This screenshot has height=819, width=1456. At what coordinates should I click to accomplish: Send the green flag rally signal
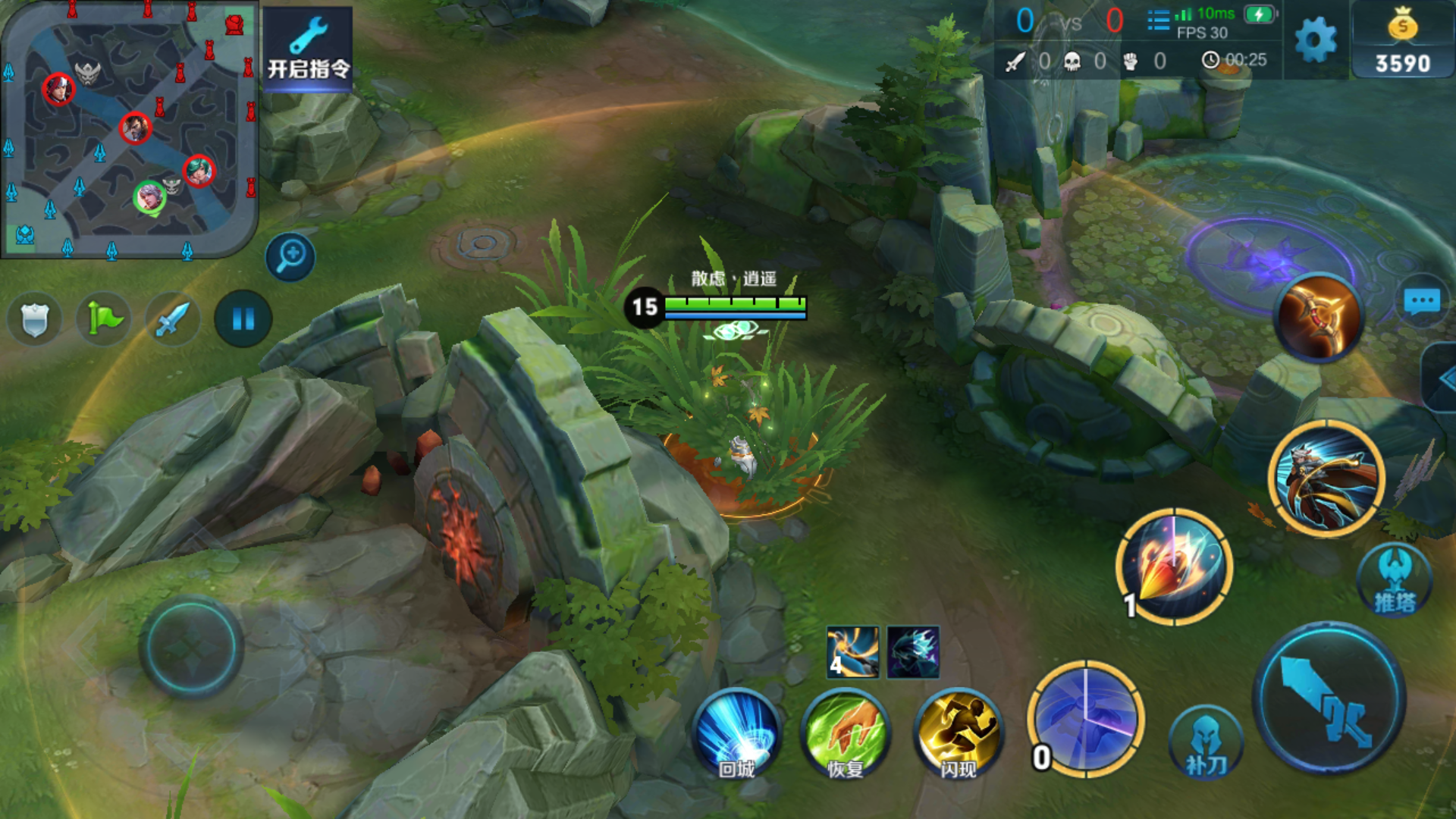[x=104, y=319]
